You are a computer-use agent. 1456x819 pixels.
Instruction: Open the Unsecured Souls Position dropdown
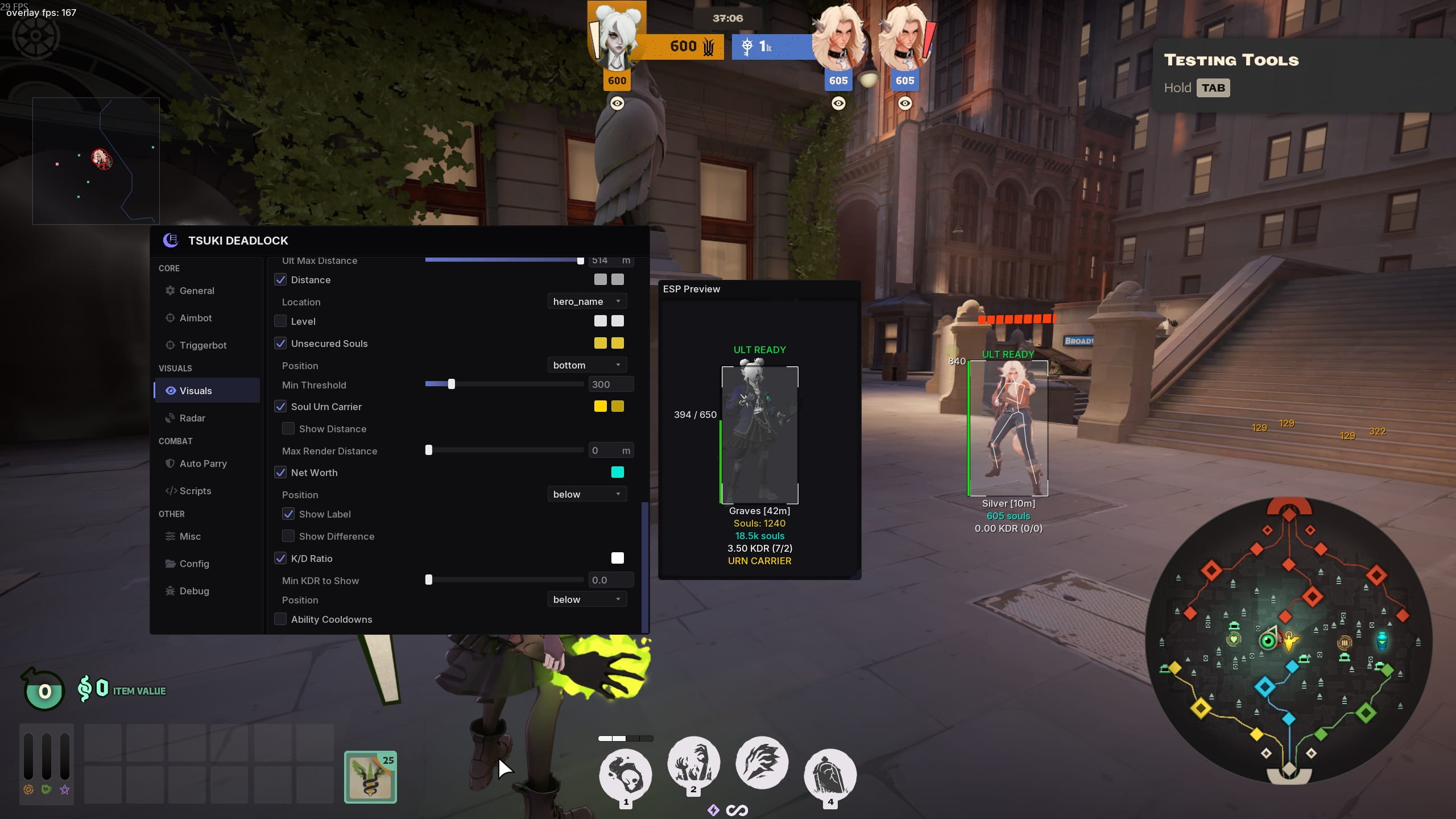587,365
